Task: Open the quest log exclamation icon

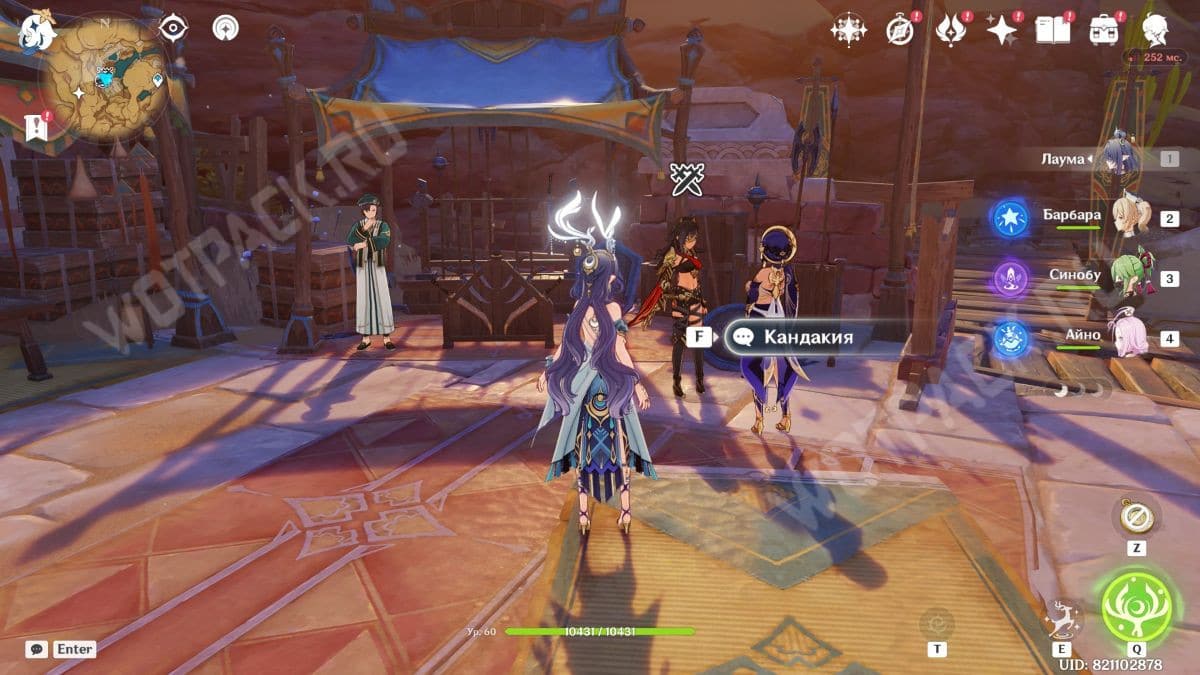Action: click(37, 126)
